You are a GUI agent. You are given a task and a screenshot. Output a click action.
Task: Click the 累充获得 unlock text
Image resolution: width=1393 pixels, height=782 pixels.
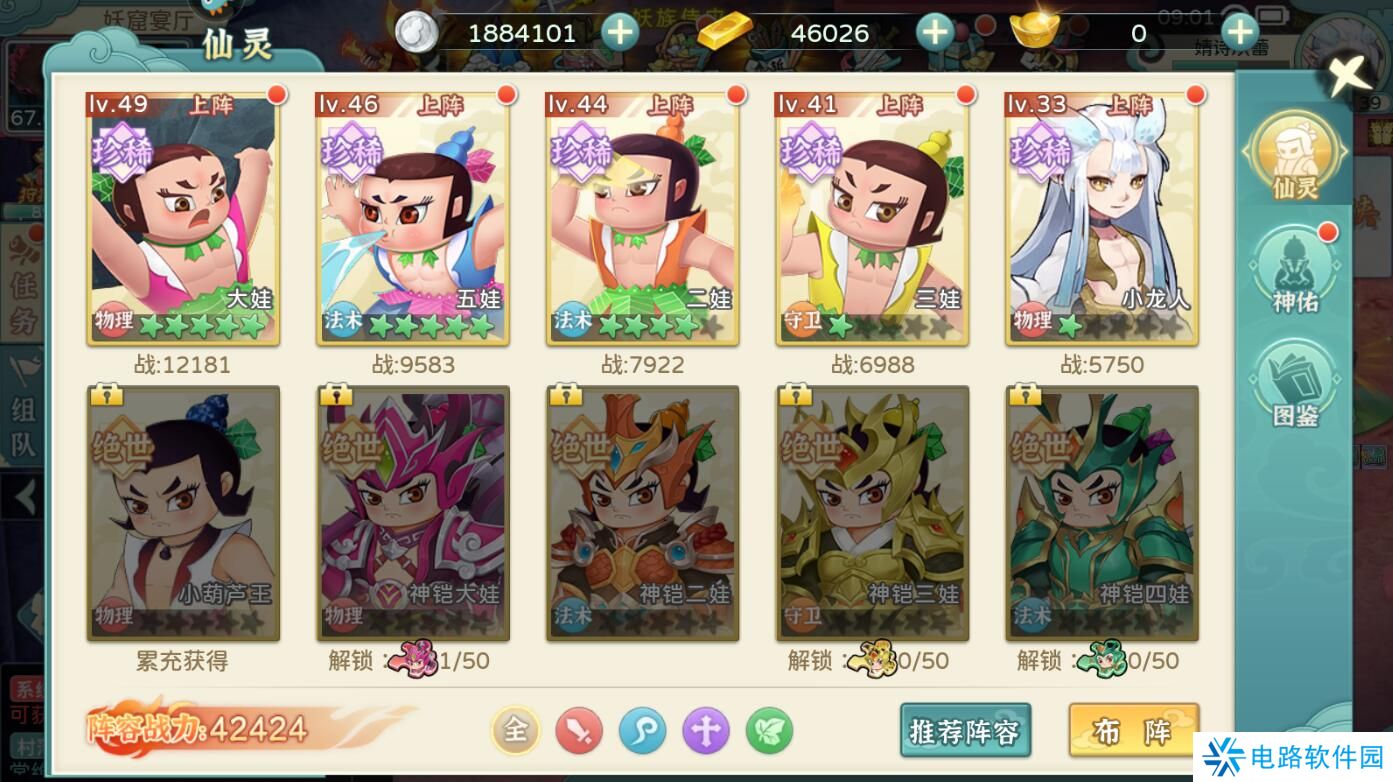[183, 660]
